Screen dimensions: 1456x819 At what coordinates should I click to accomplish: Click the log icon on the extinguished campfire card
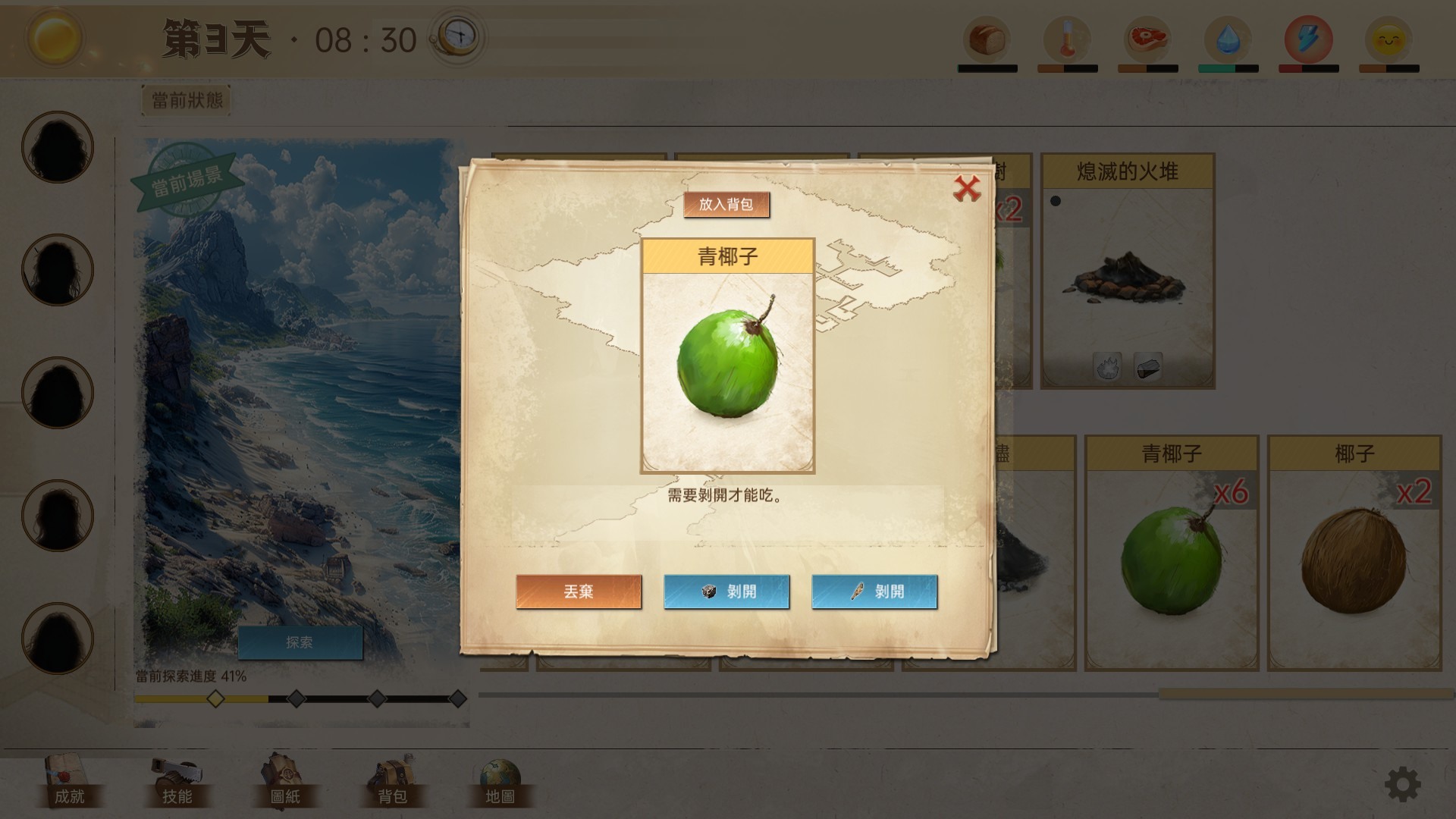pyautogui.click(x=1147, y=365)
